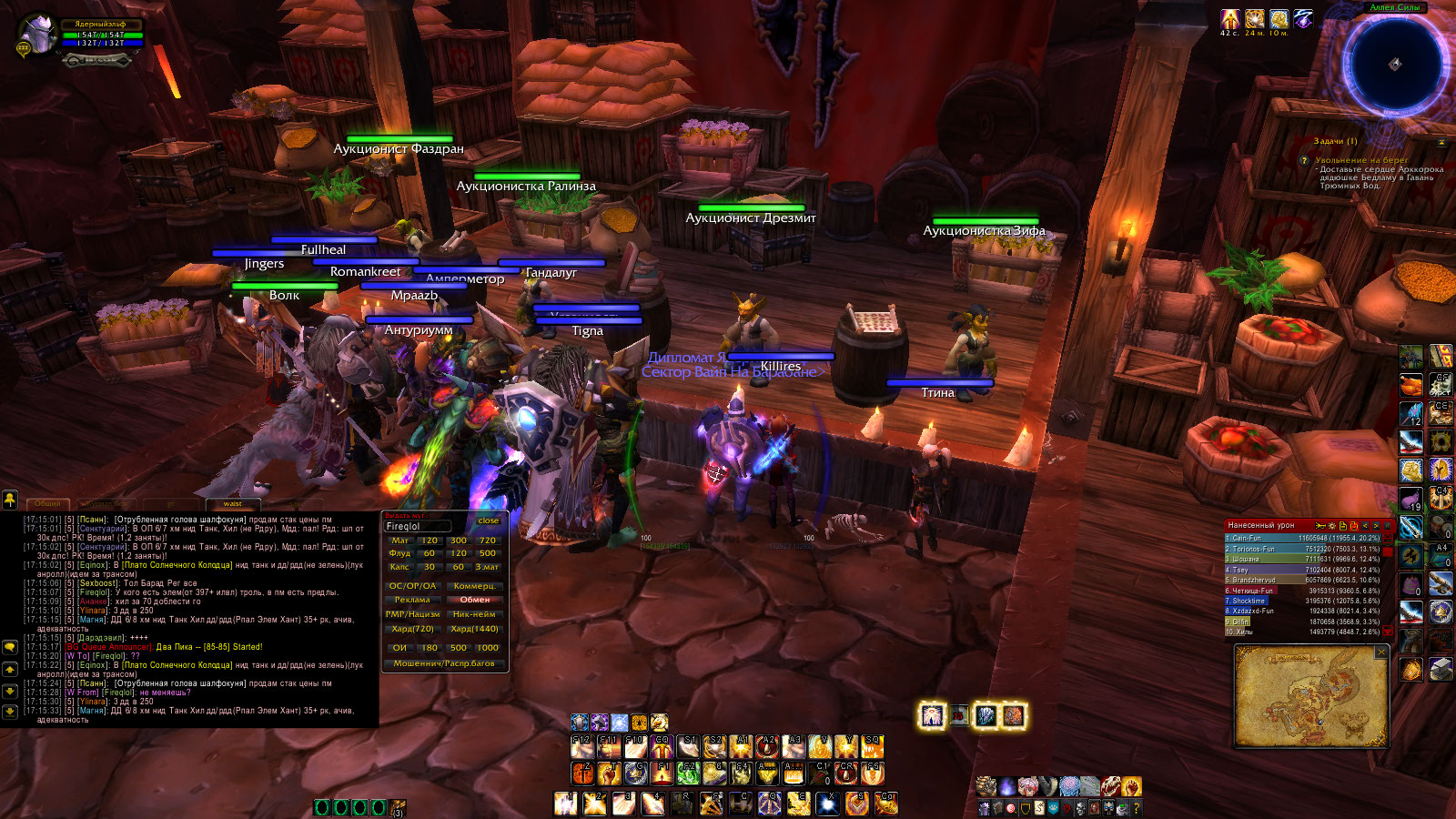This screenshot has width=1456, height=819.
Task: Use the action bar slot labeled X
Action: pyautogui.click(x=827, y=804)
